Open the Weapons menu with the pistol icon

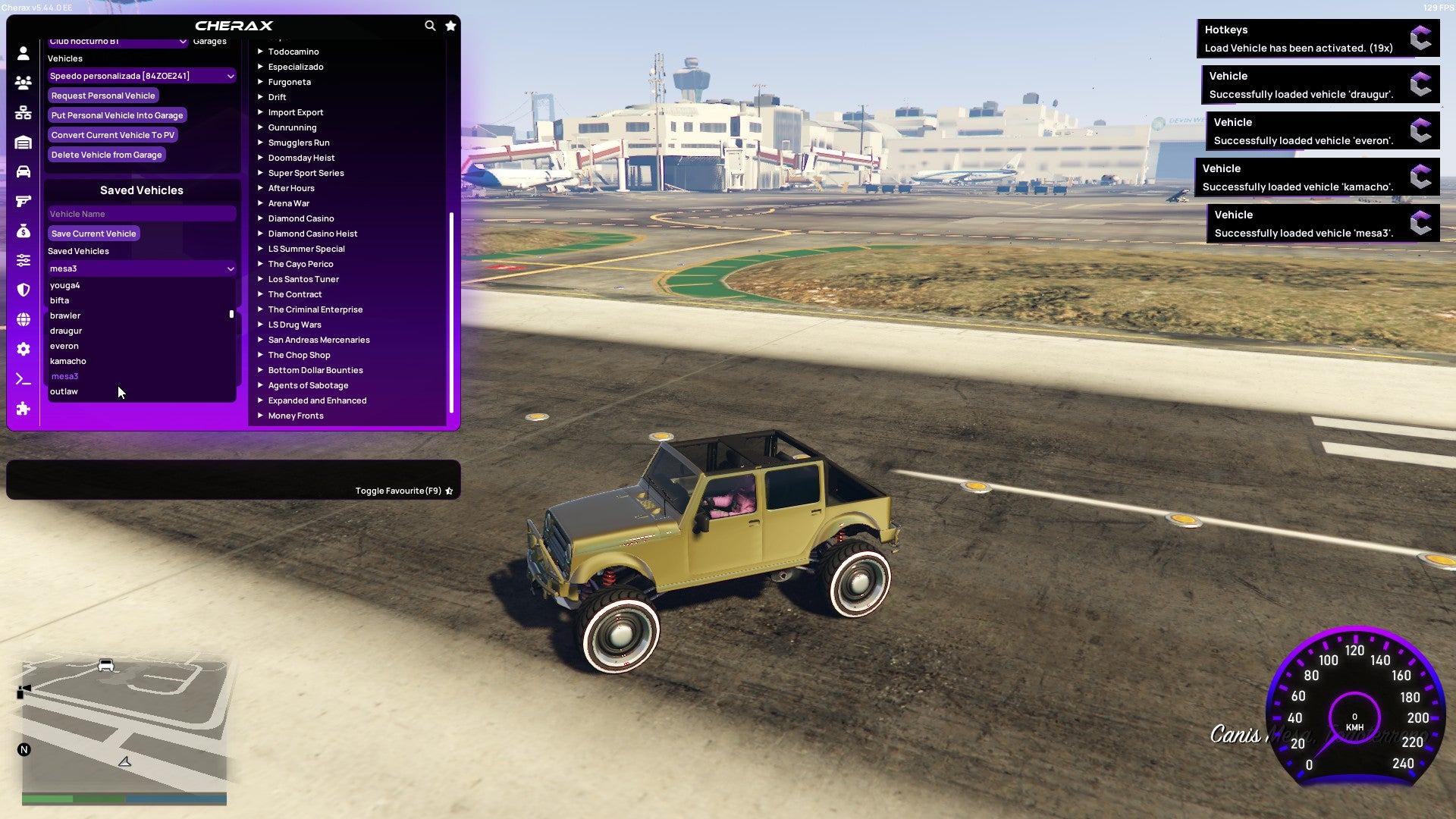(23, 200)
